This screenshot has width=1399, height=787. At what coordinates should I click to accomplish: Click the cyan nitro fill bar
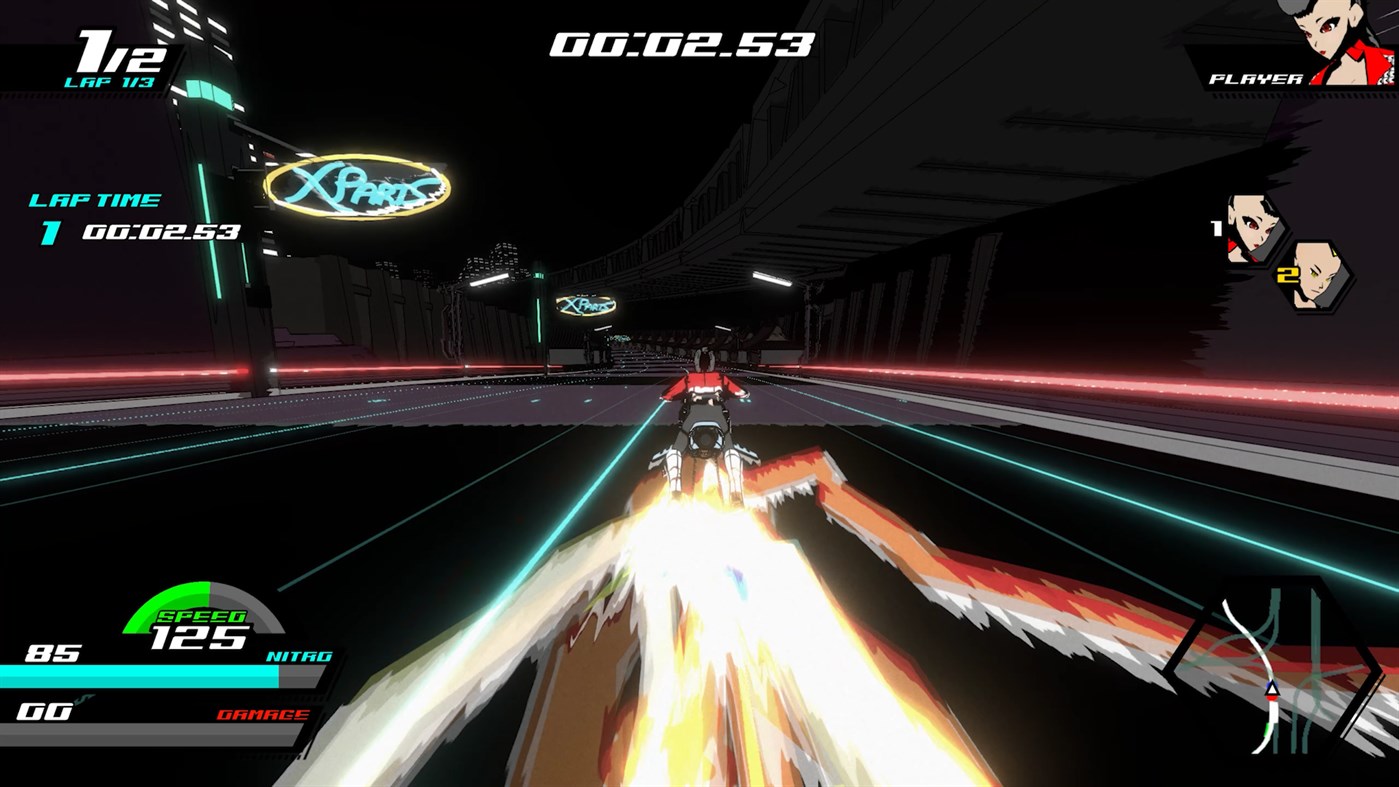pos(140,676)
